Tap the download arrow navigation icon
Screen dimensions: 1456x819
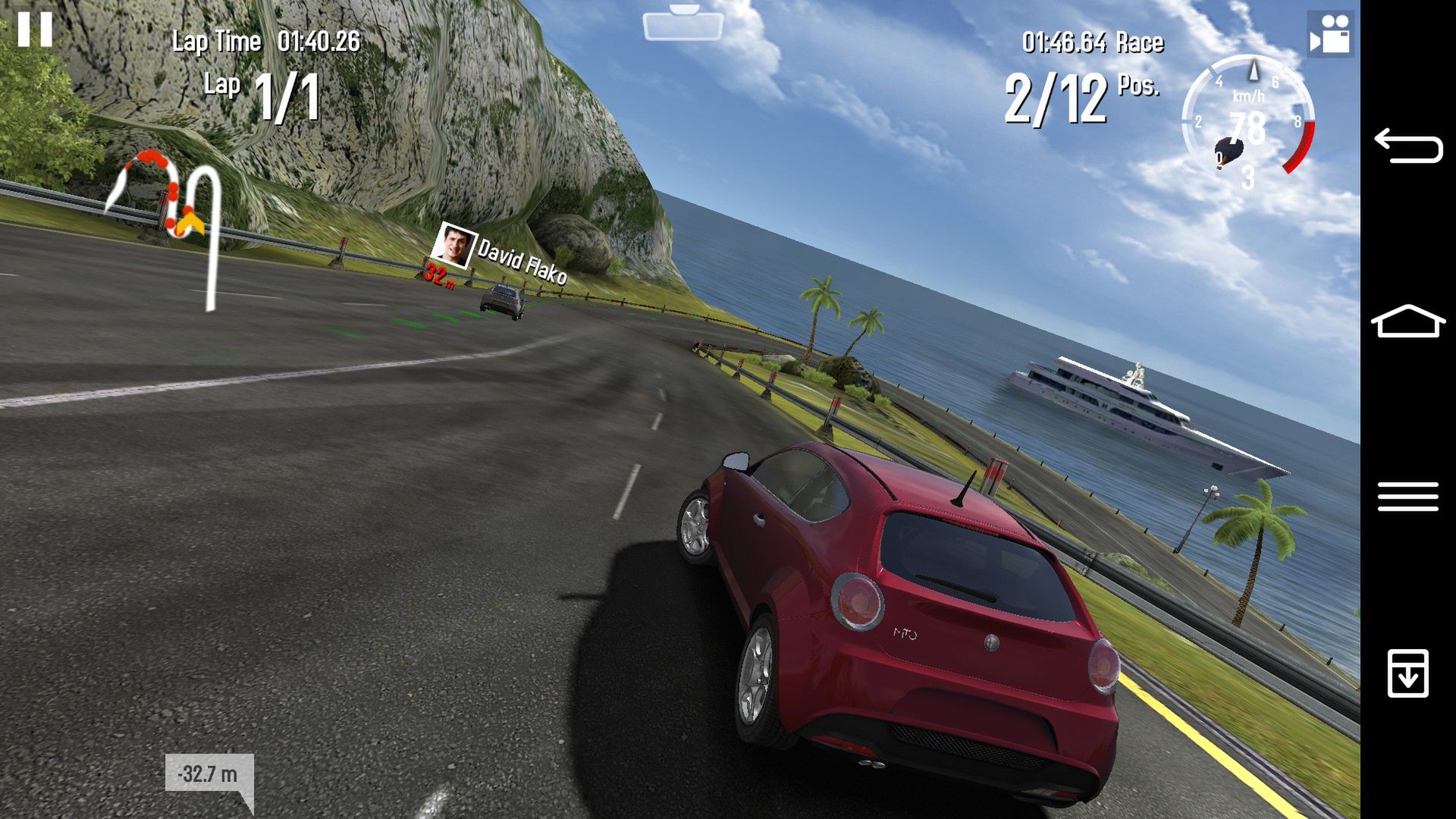1407,673
